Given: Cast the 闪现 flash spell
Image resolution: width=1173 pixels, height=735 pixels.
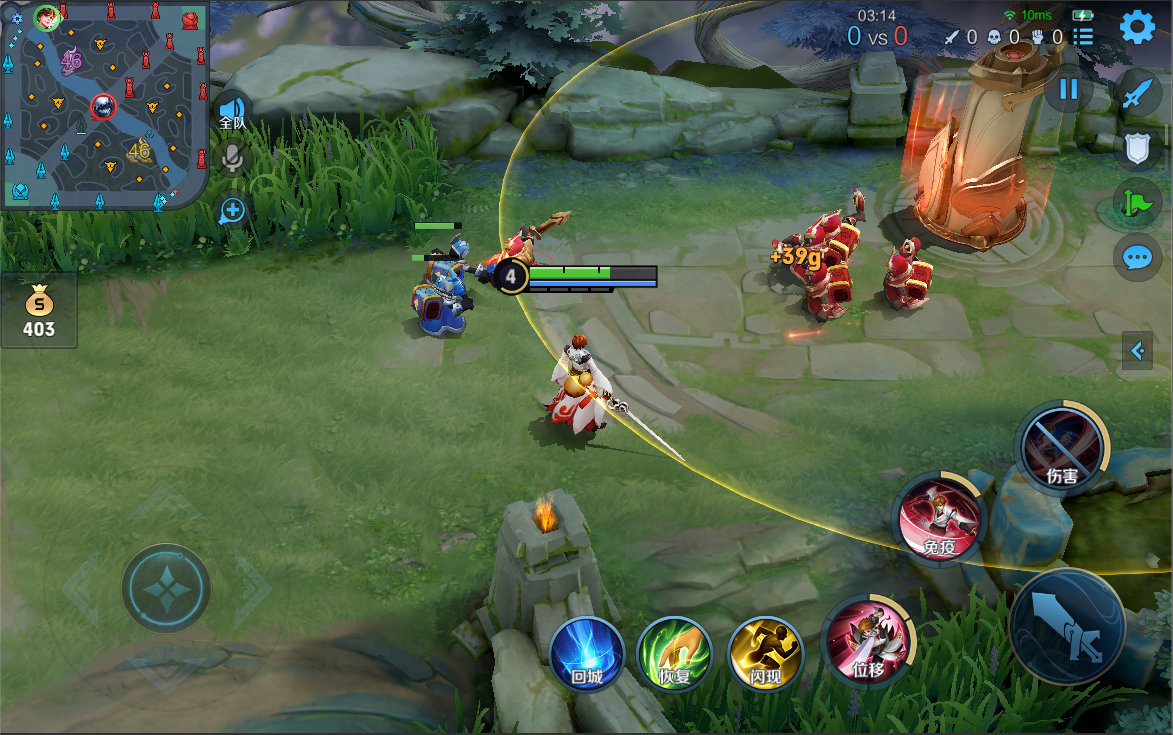Looking at the screenshot, I should (x=765, y=654).
